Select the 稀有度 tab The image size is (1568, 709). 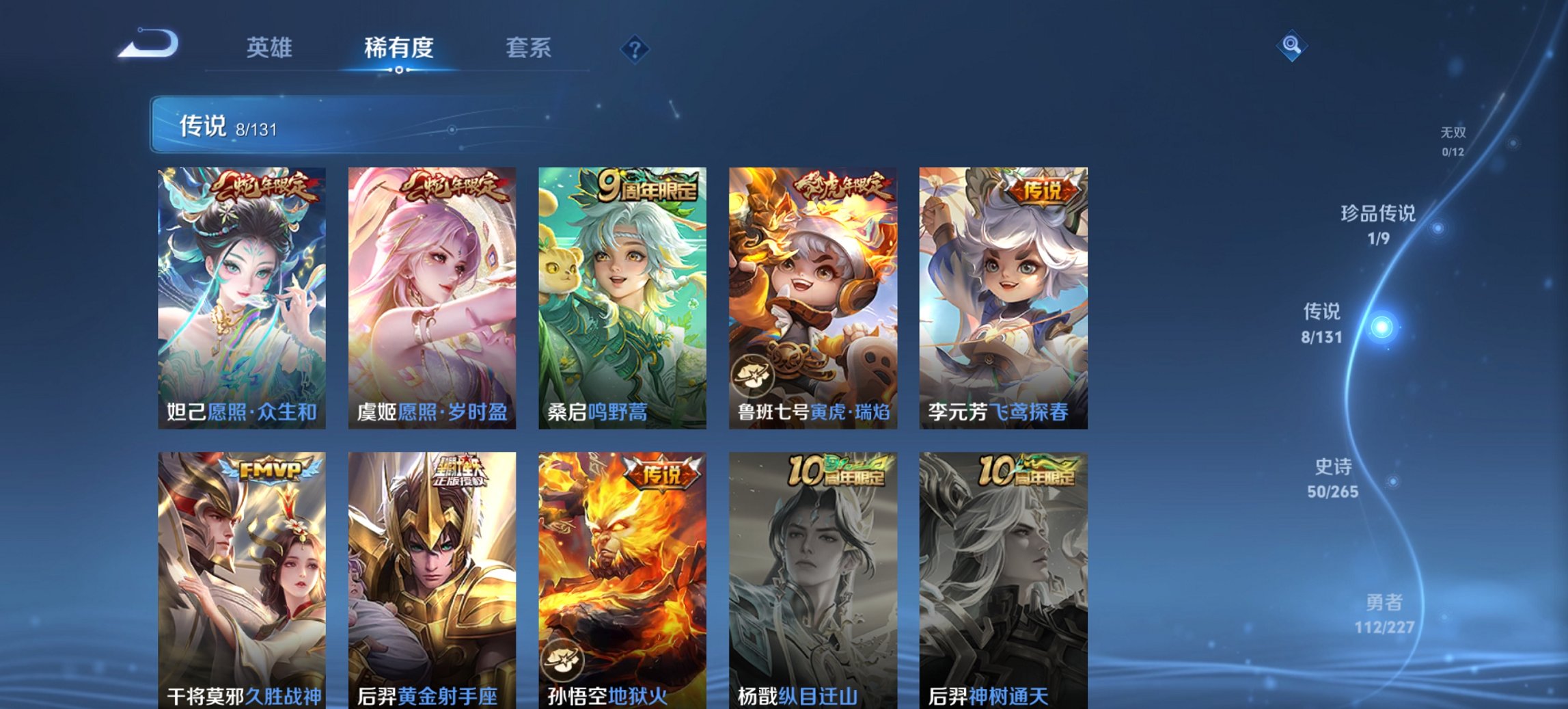click(399, 48)
